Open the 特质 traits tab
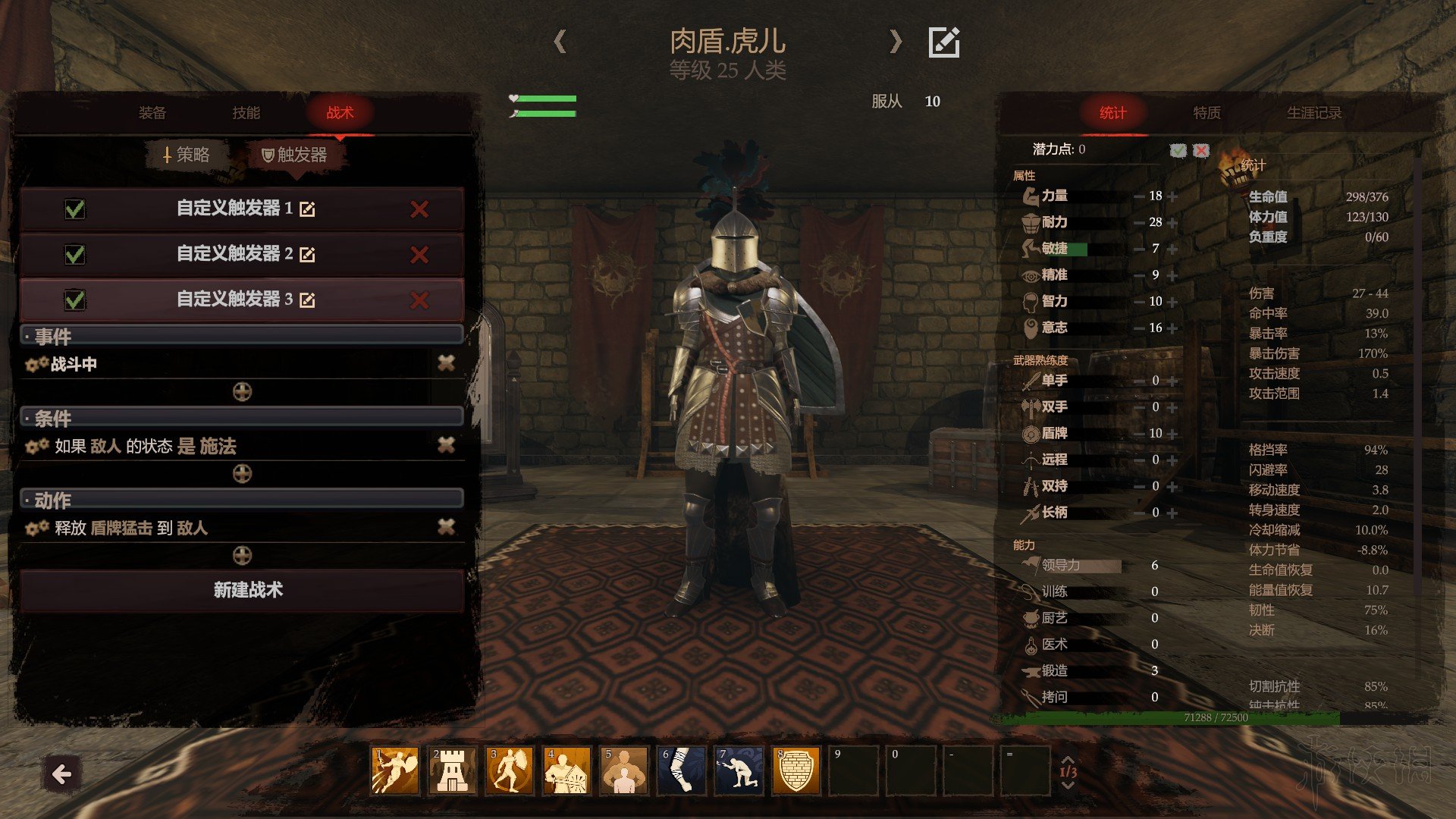Image resolution: width=1456 pixels, height=819 pixels. [1207, 113]
